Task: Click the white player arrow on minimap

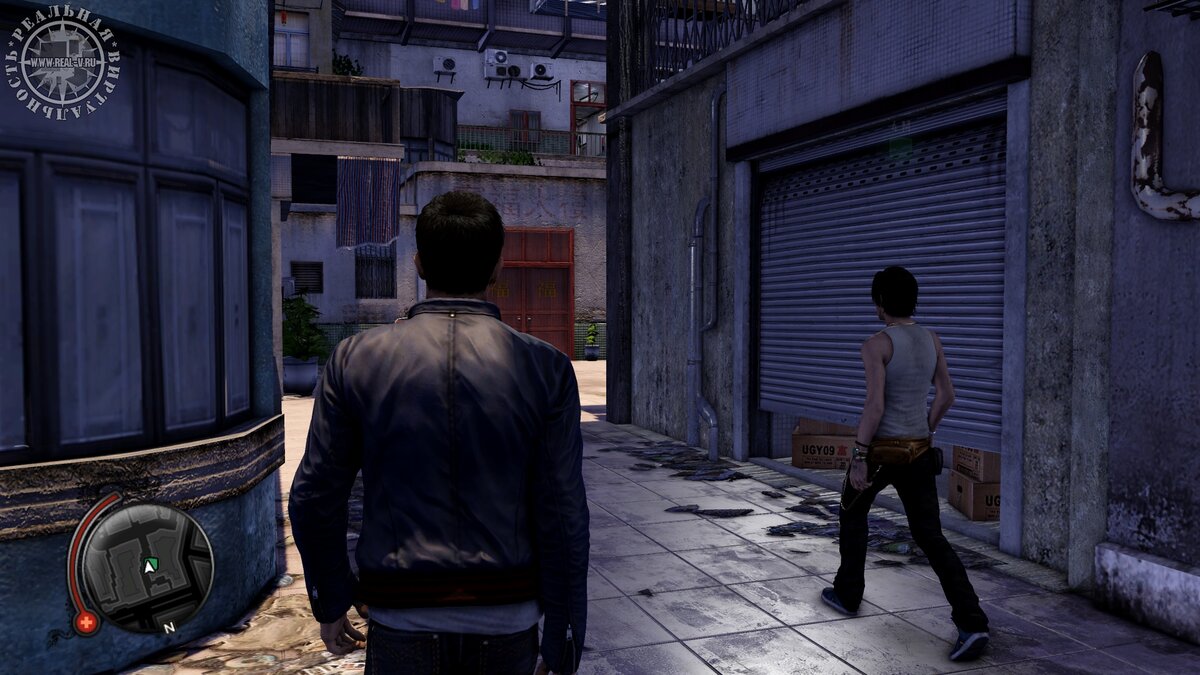Action: click(150, 566)
